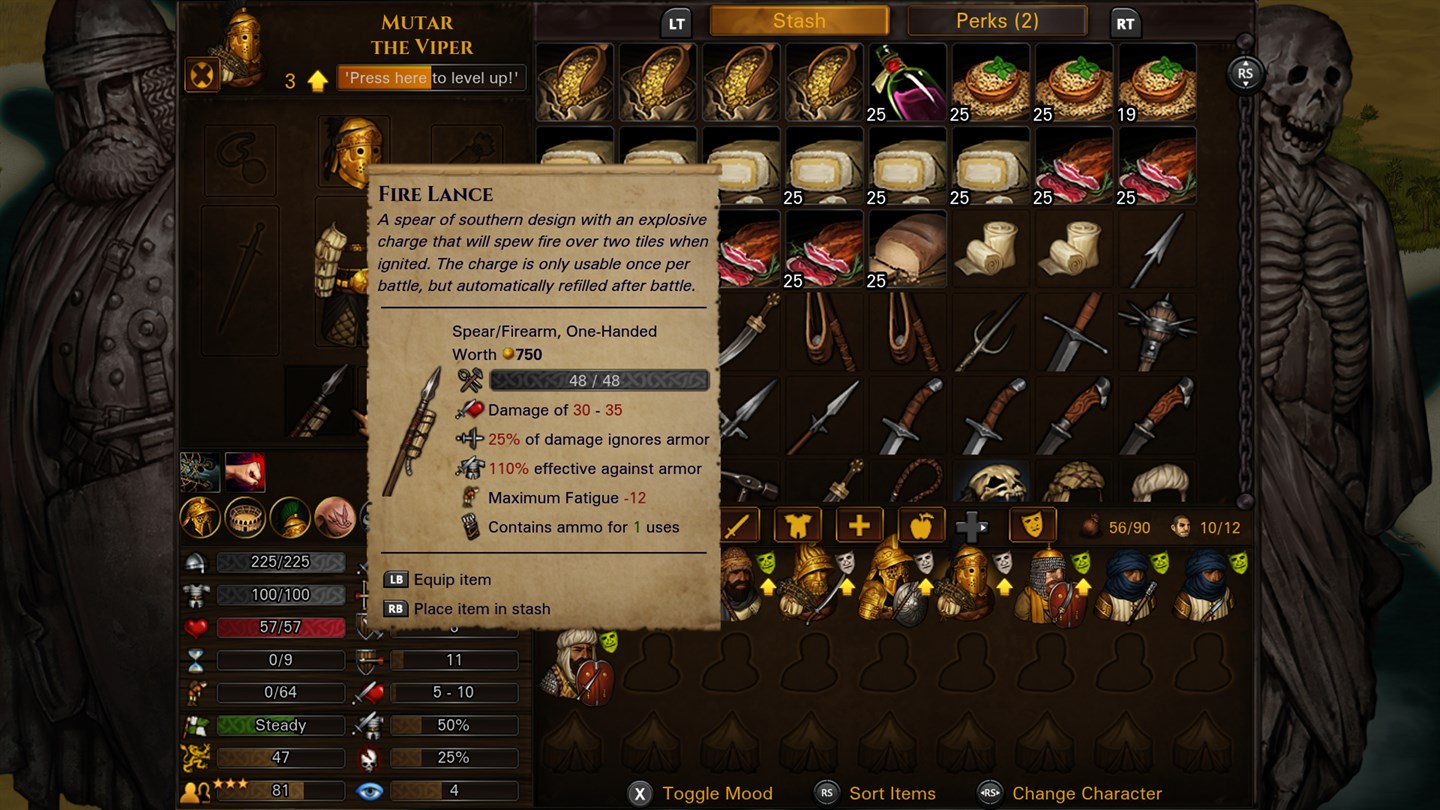Select the chainmail-hooded brother with red shield

(1050, 587)
